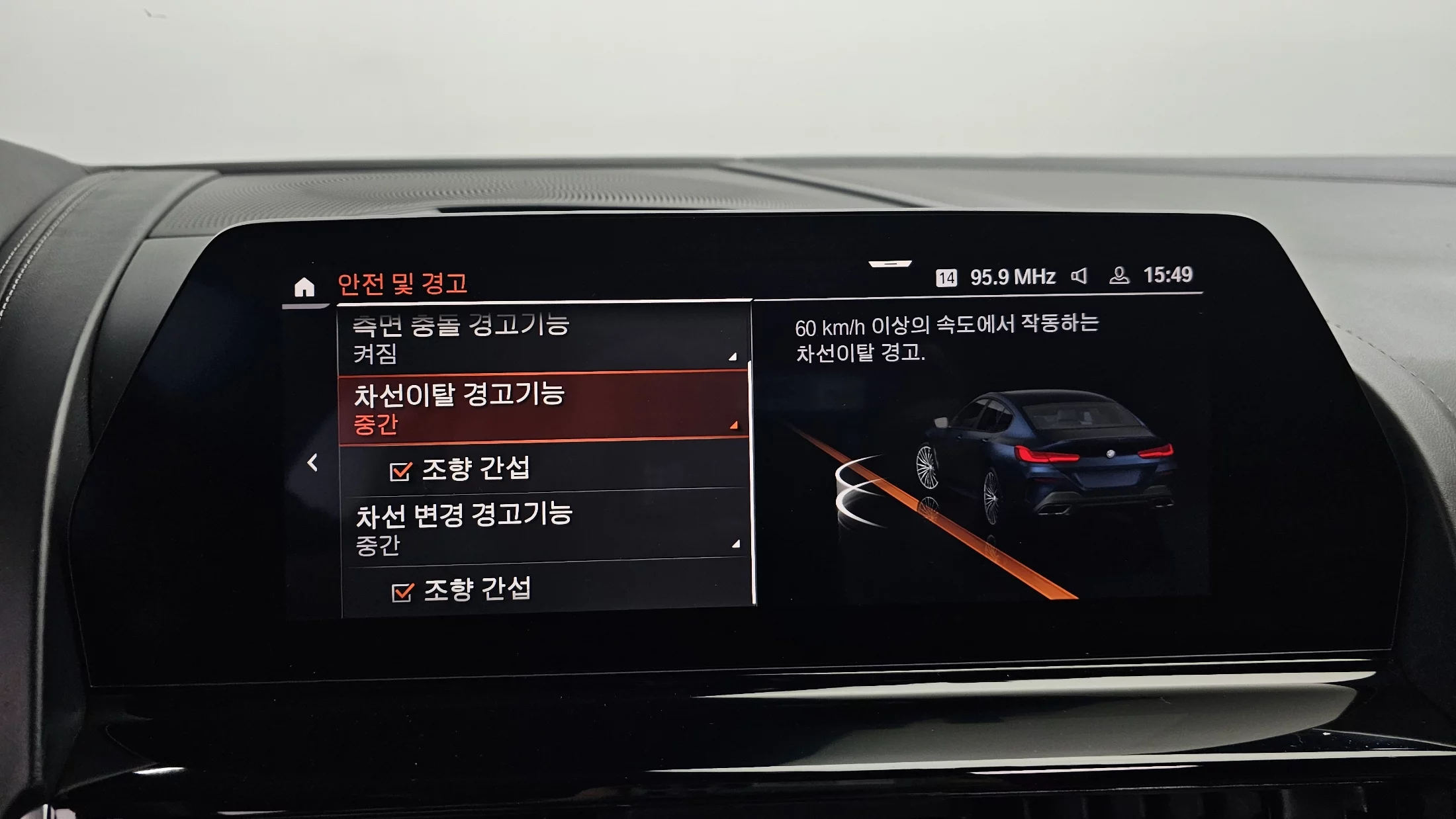Click the speaker mute icon
The width and height of the screenshot is (1456, 819).
coord(1079,276)
